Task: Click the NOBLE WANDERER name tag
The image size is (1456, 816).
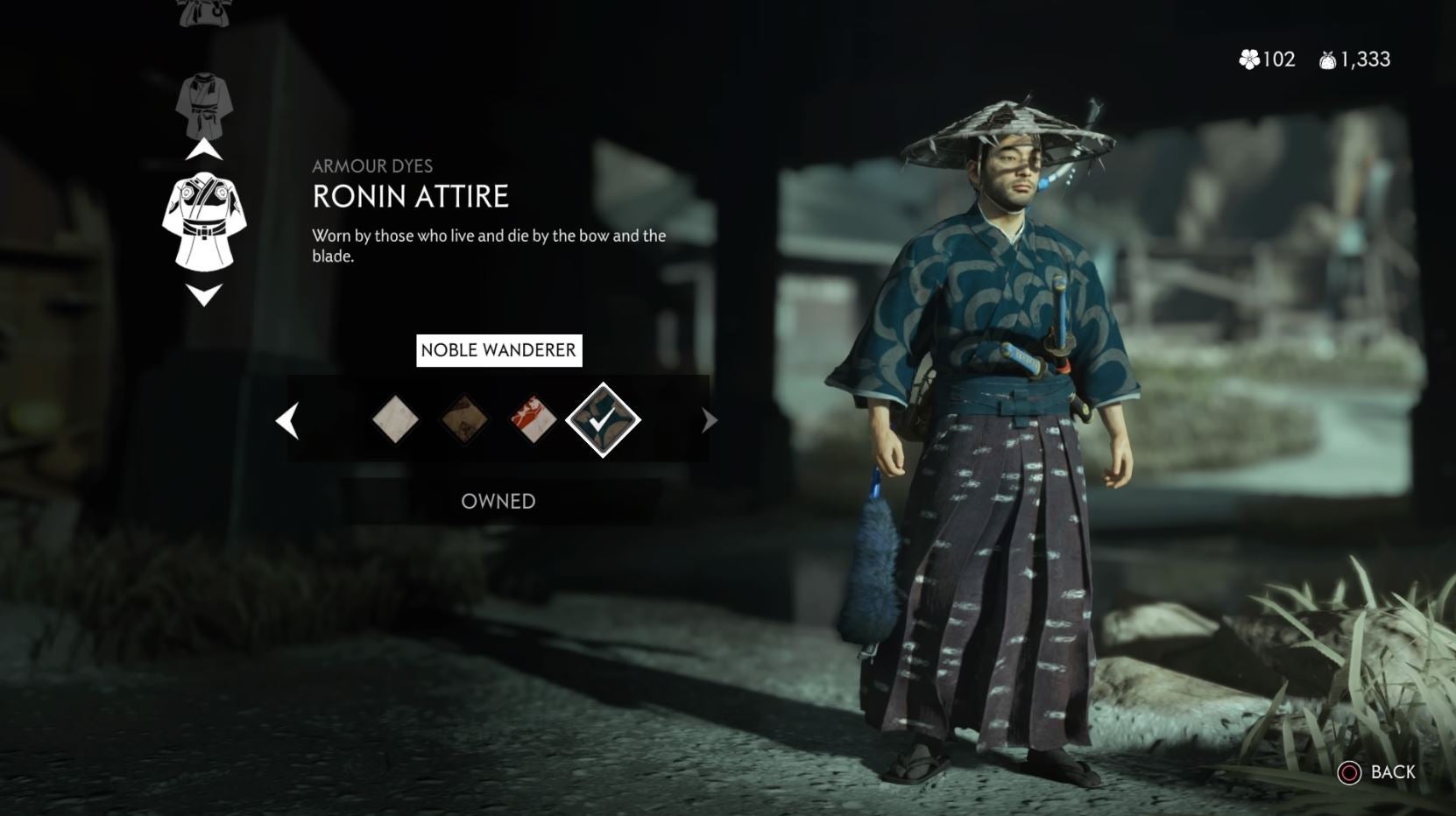Action: click(498, 350)
